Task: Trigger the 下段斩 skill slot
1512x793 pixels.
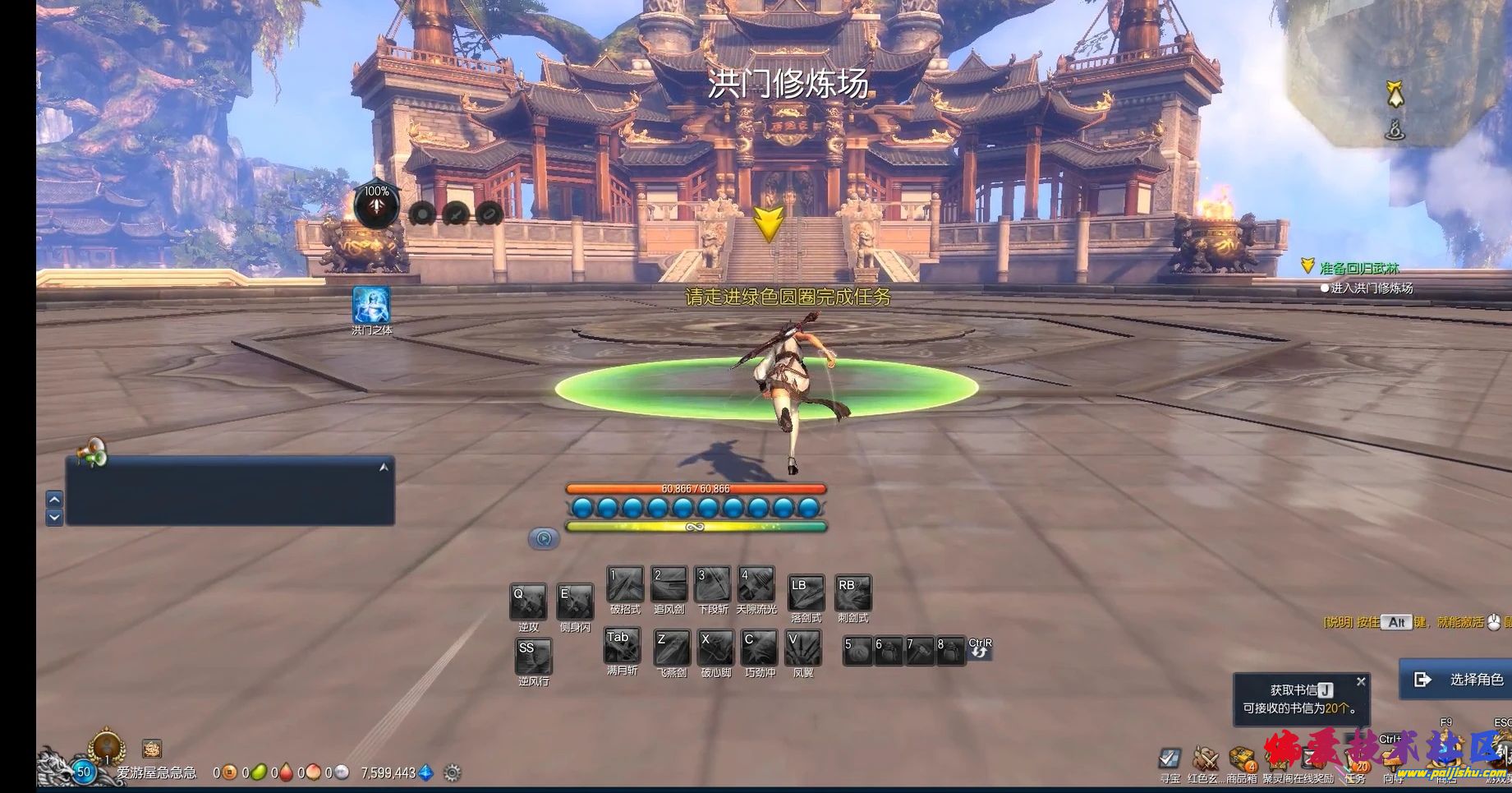Action: (x=712, y=585)
